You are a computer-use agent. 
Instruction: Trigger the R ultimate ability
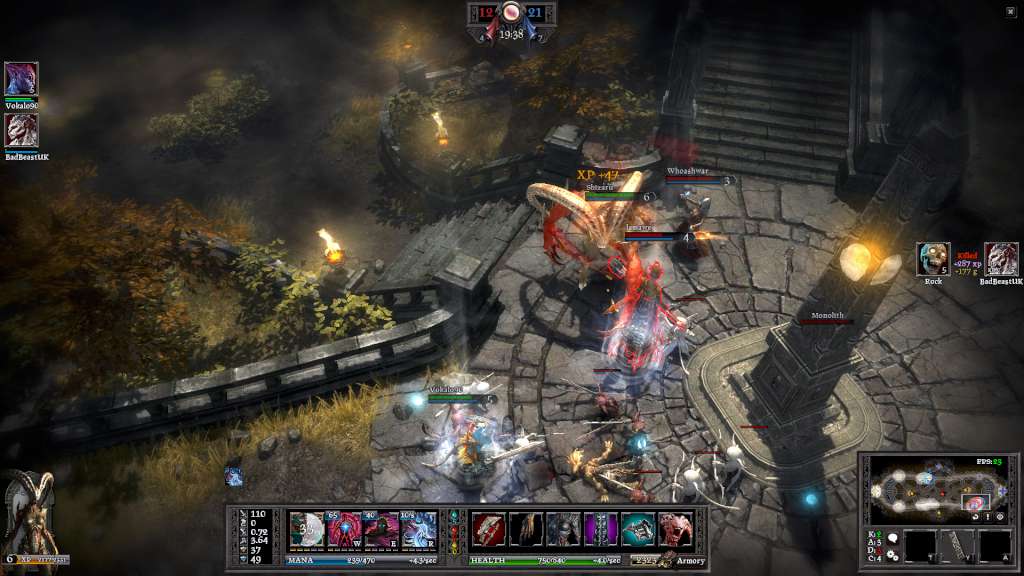coord(419,529)
